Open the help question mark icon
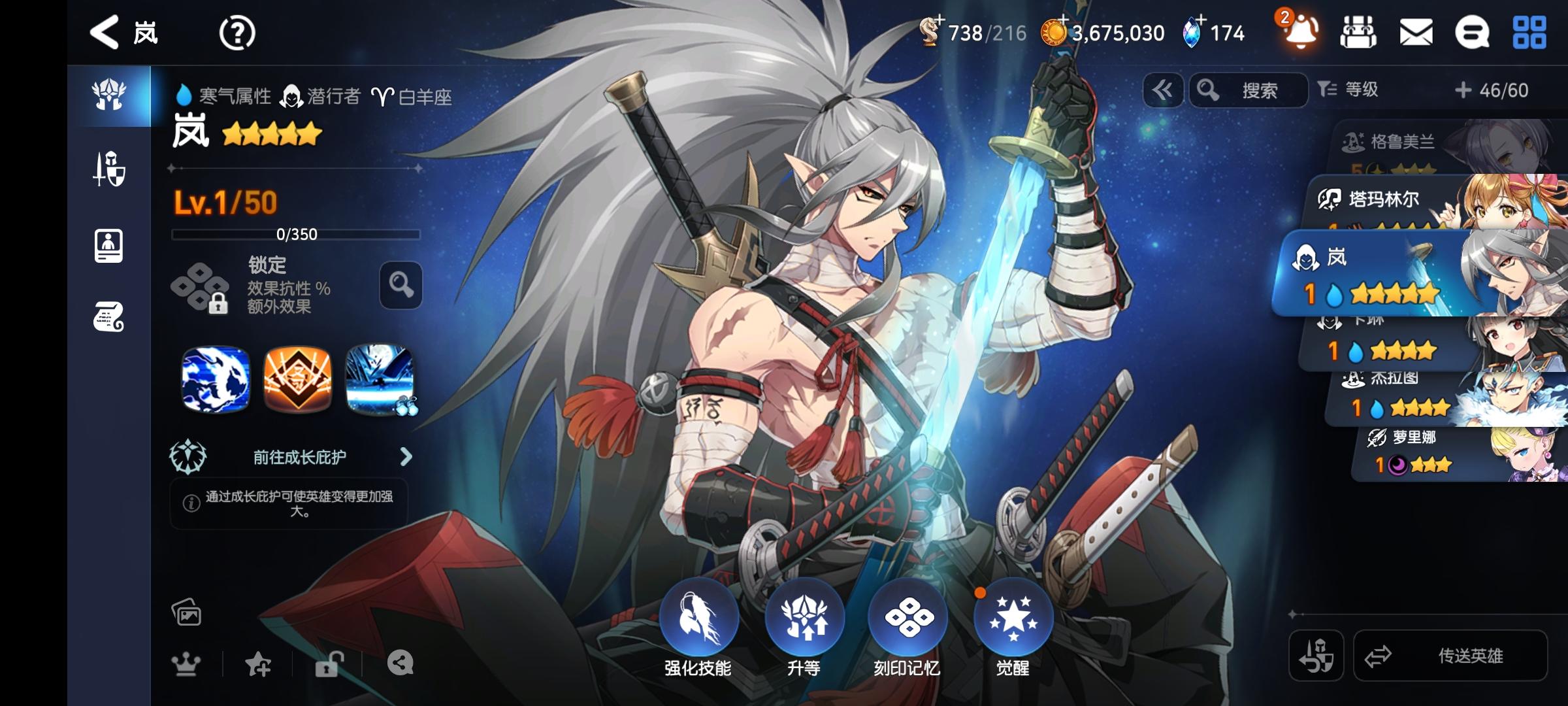The height and width of the screenshot is (706, 1568). (238, 32)
